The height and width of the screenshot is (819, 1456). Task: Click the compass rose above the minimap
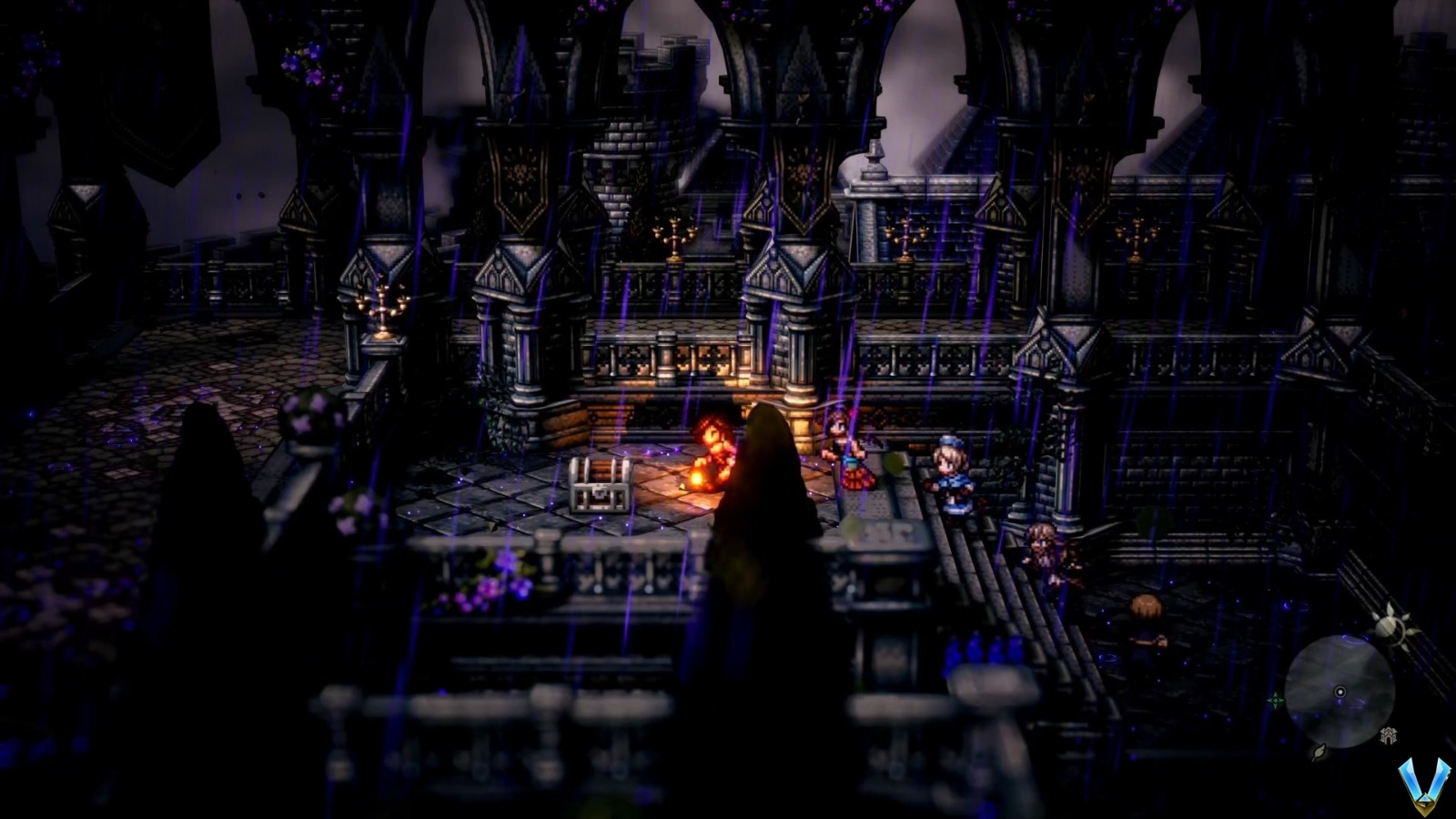click(x=1393, y=623)
